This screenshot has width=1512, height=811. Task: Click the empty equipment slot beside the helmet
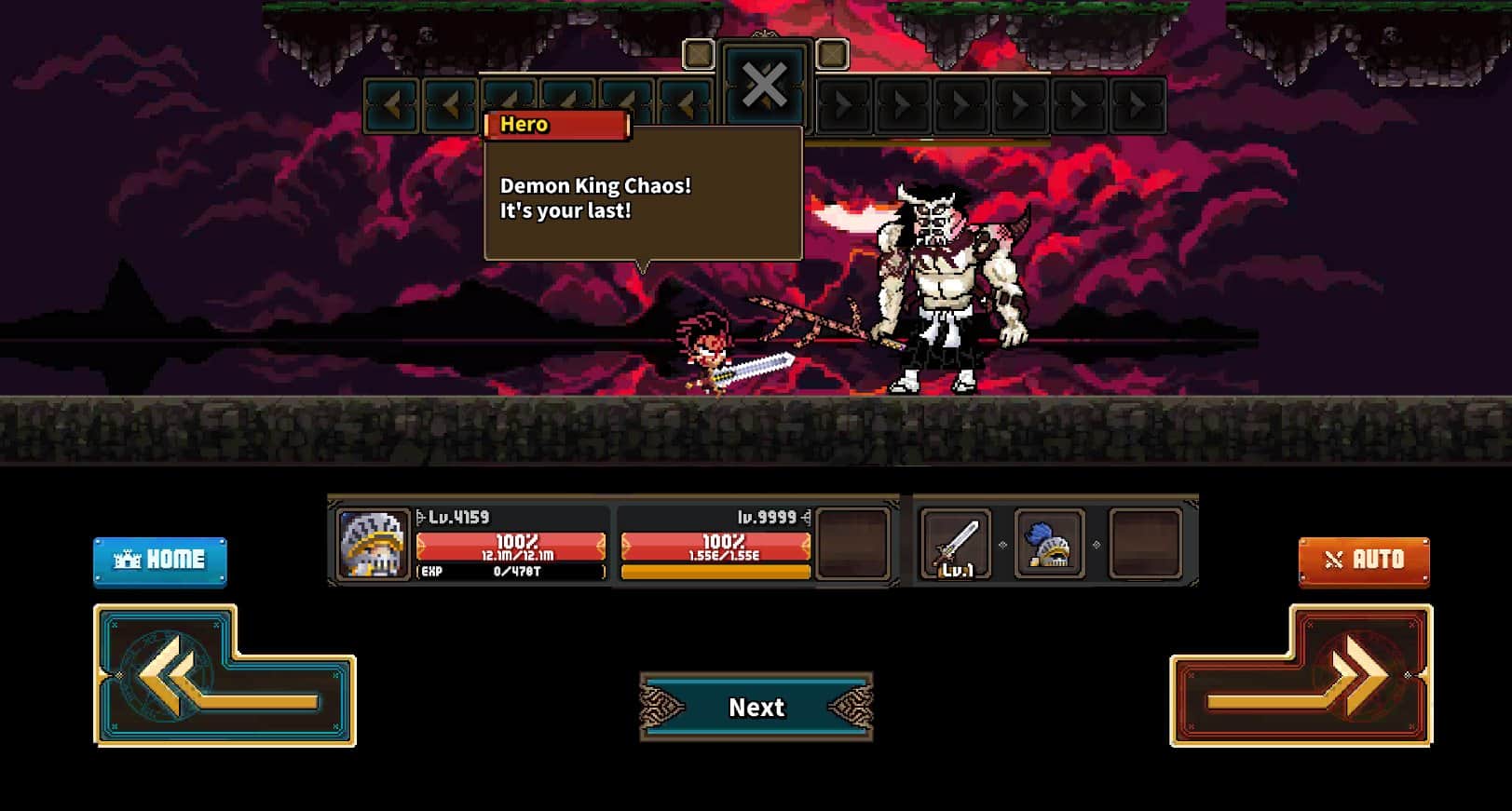coord(1143,545)
